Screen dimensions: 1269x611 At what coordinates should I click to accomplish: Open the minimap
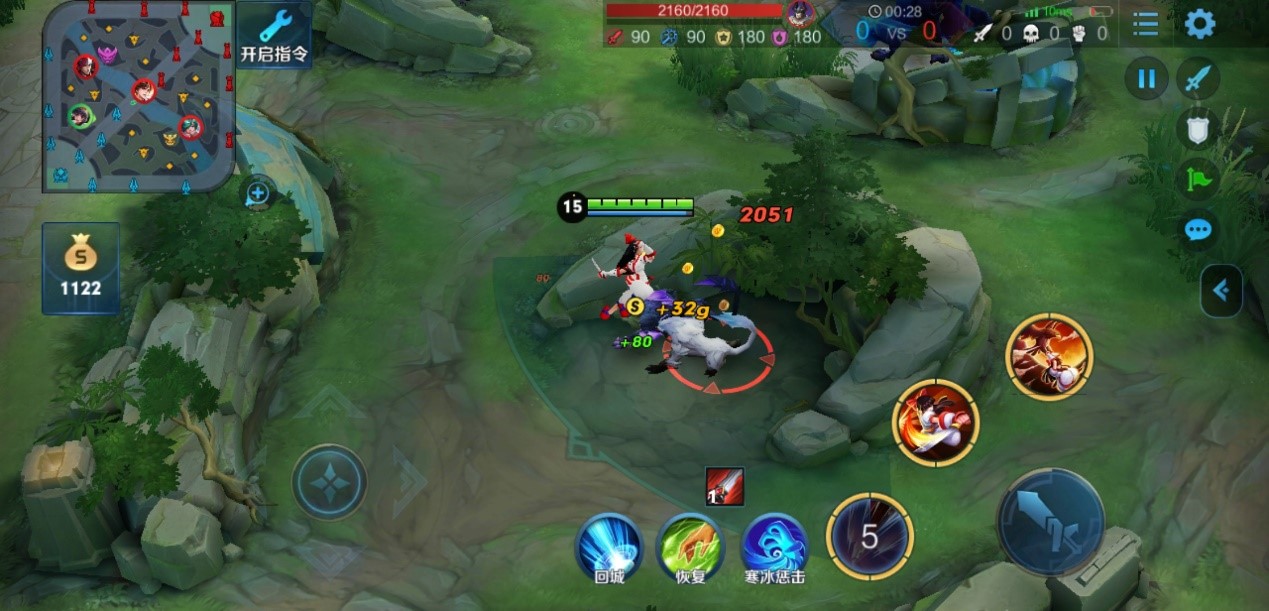tap(138, 97)
